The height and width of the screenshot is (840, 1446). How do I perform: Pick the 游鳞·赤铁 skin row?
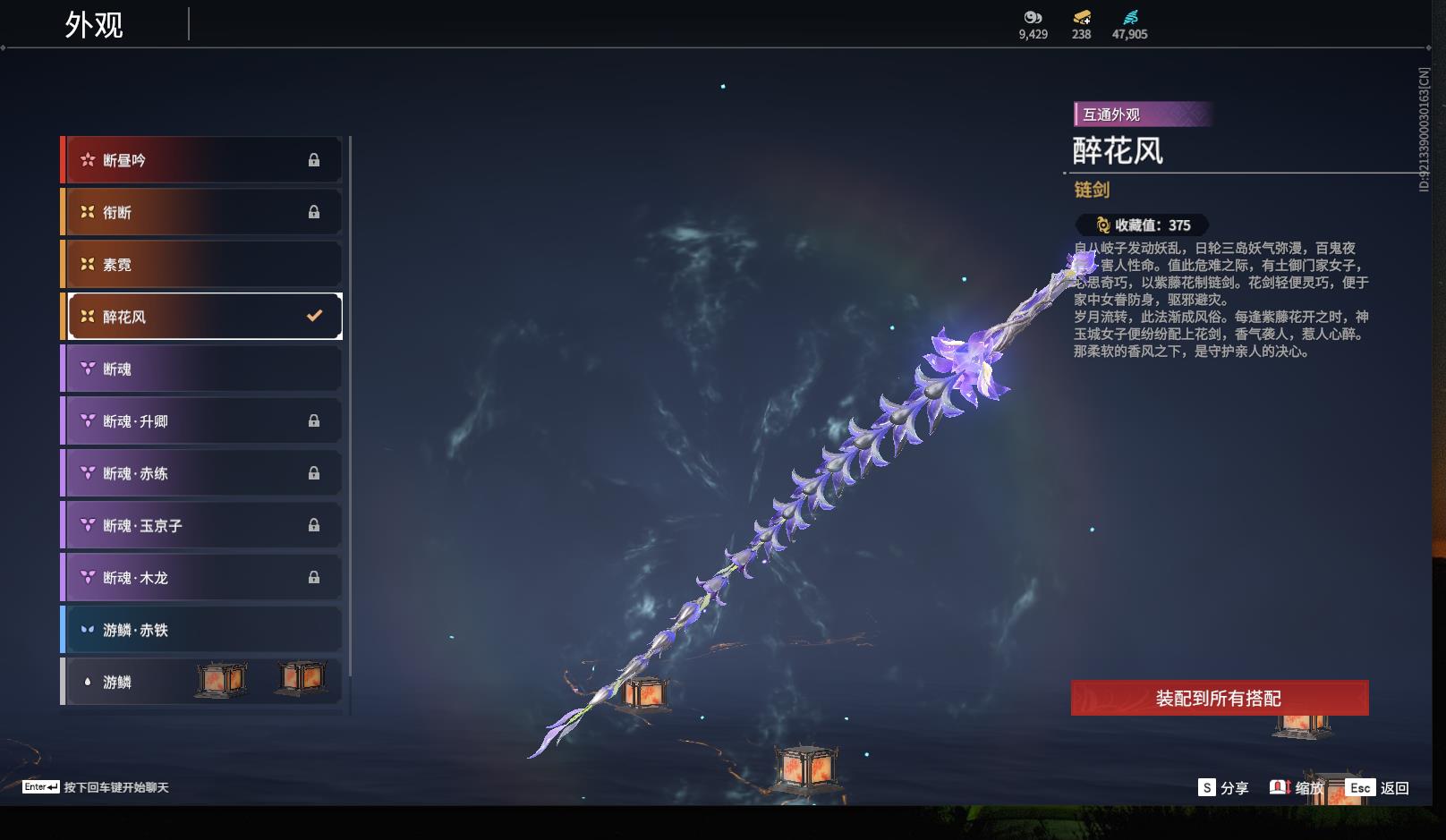coord(204,630)
